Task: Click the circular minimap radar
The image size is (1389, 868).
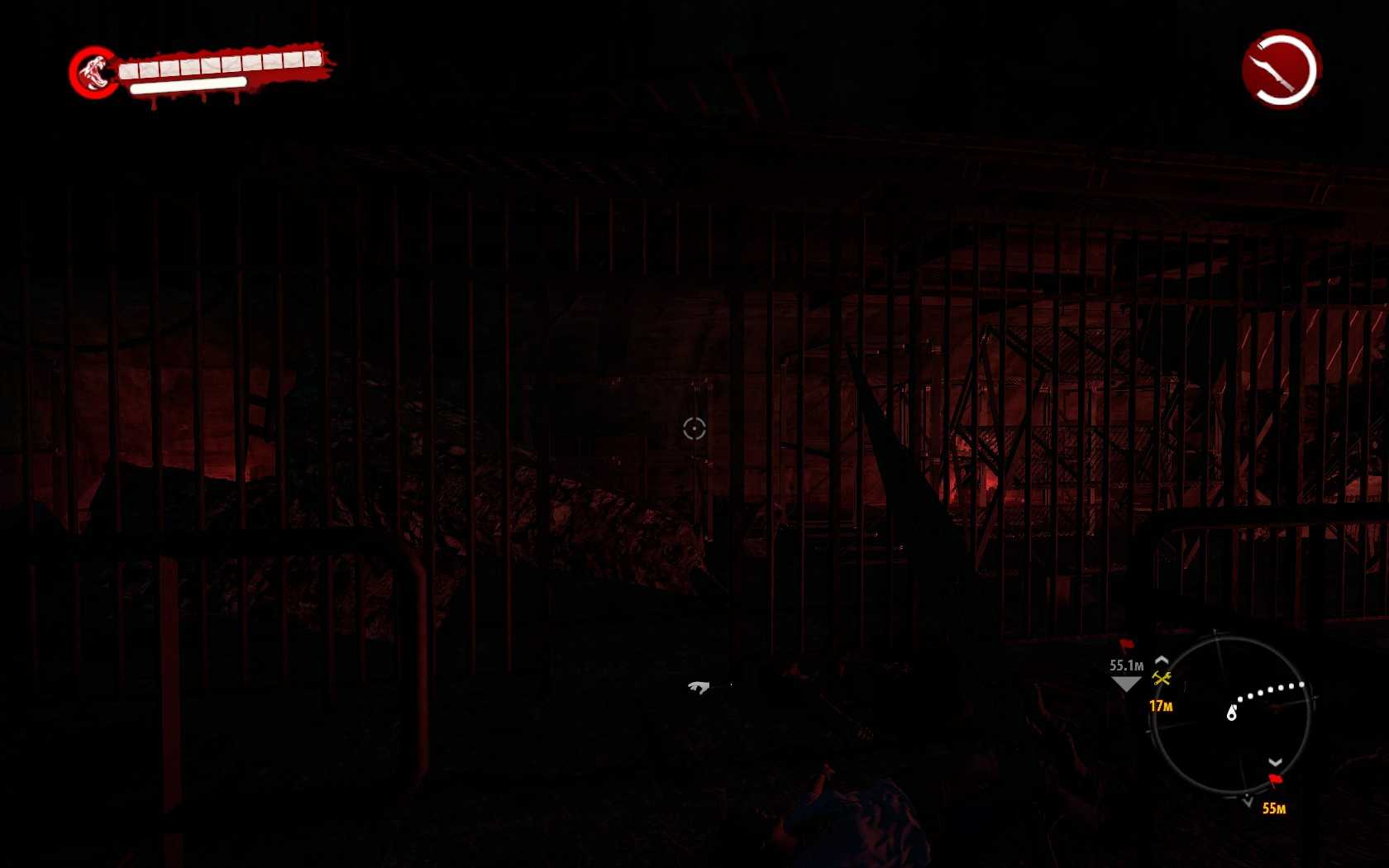Action: point(1230,715)
